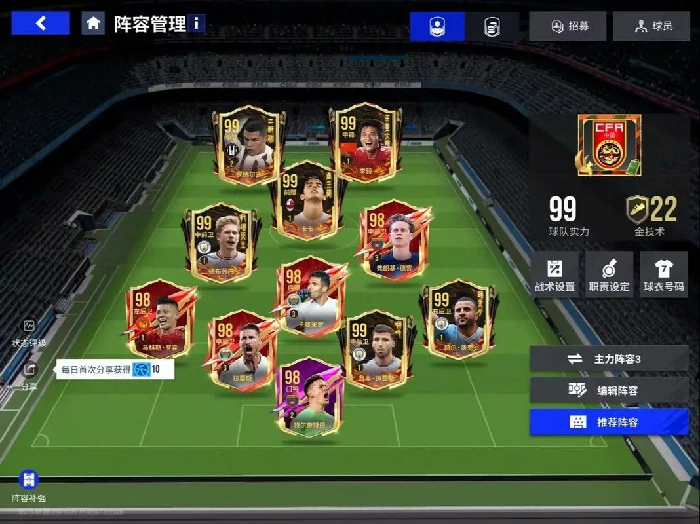
Task: Apply the 推荐阵容 recommended lineup
Action: point(609,422)
